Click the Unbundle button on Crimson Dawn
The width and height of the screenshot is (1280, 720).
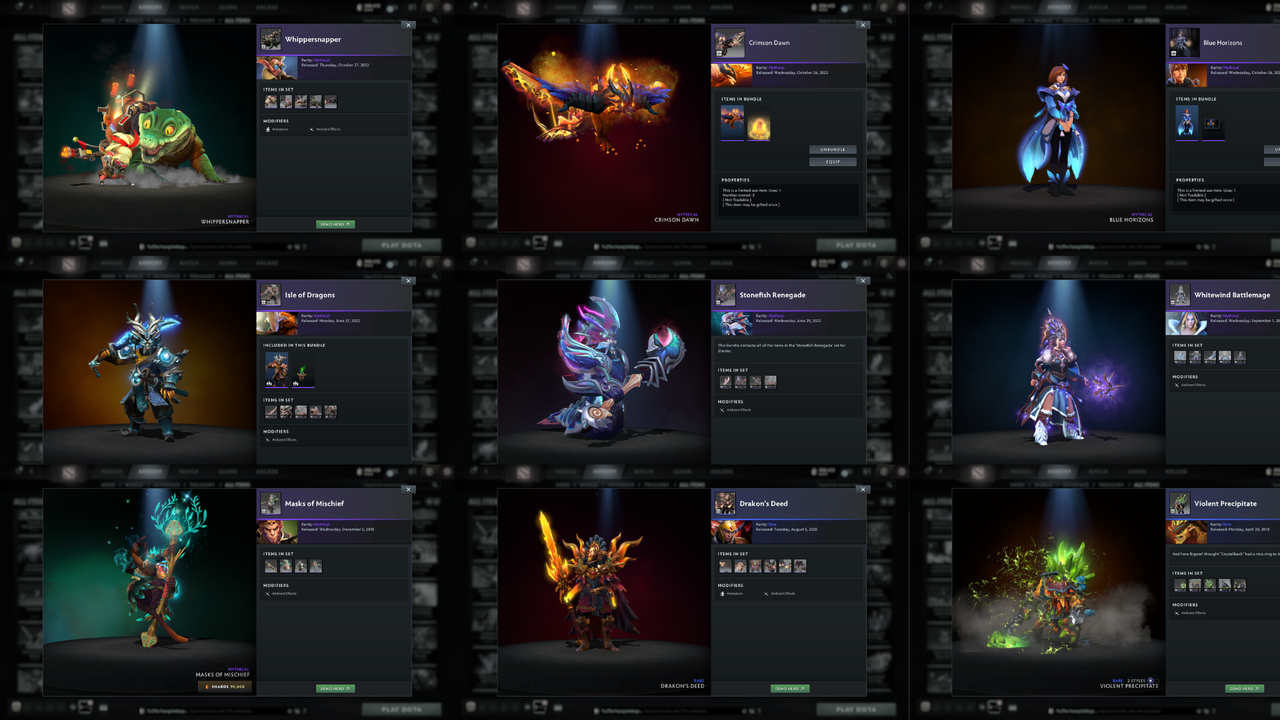832,149
